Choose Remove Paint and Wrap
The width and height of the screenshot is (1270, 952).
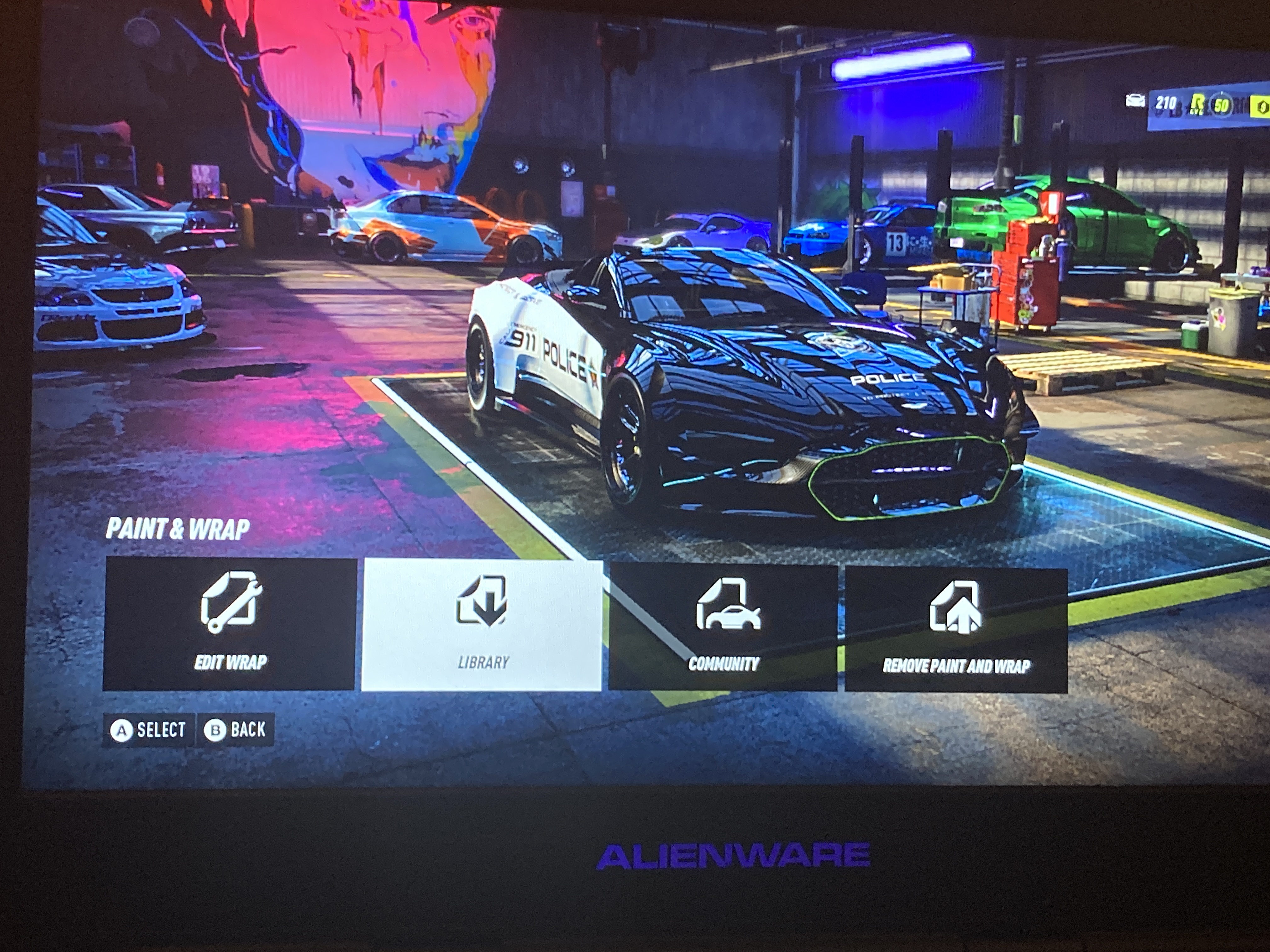(x=956, y=630)
